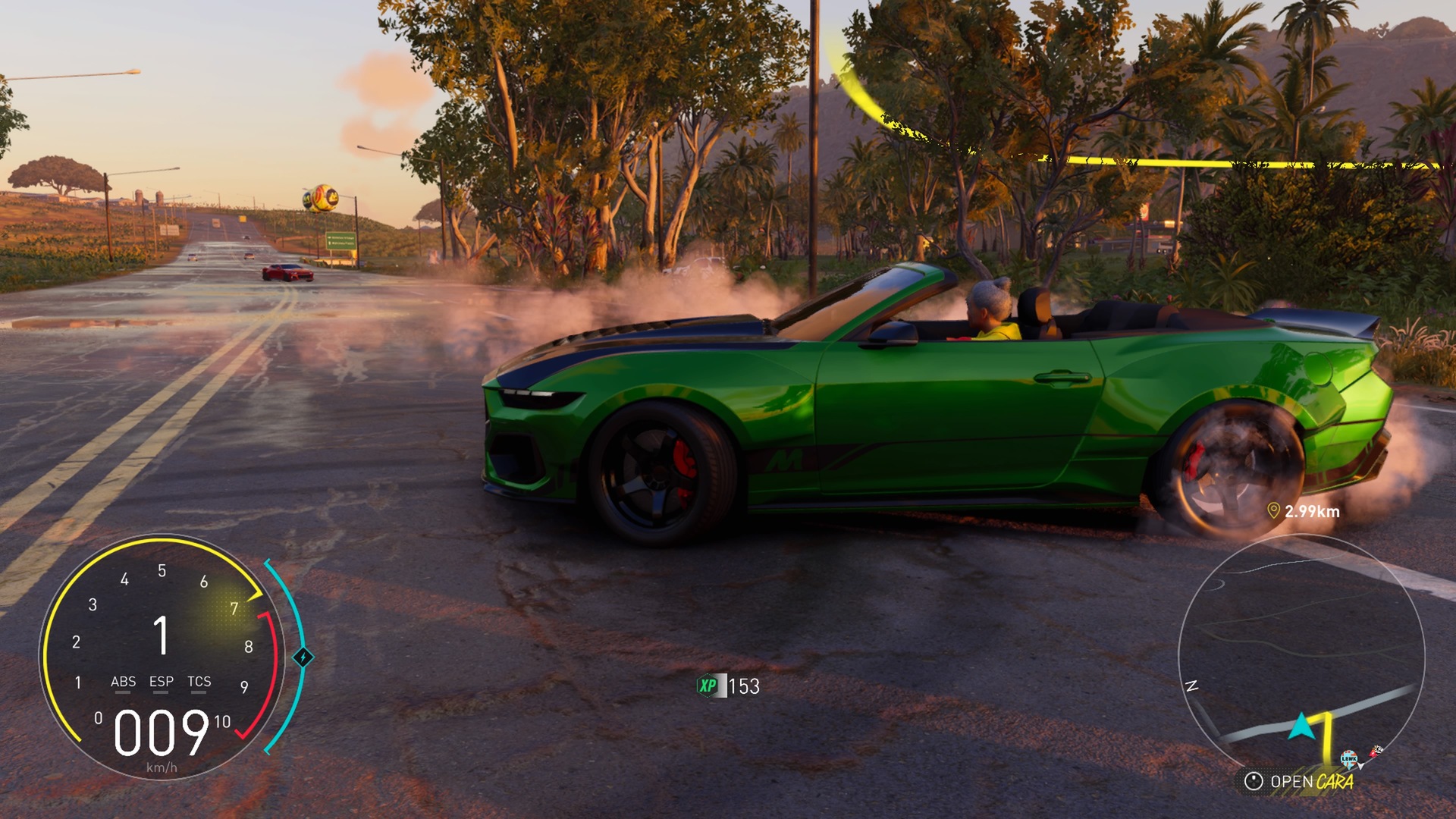Toggle the TCS indicator on speedometer
This screenshot has width=1456, height=819.
coord(199,682)
